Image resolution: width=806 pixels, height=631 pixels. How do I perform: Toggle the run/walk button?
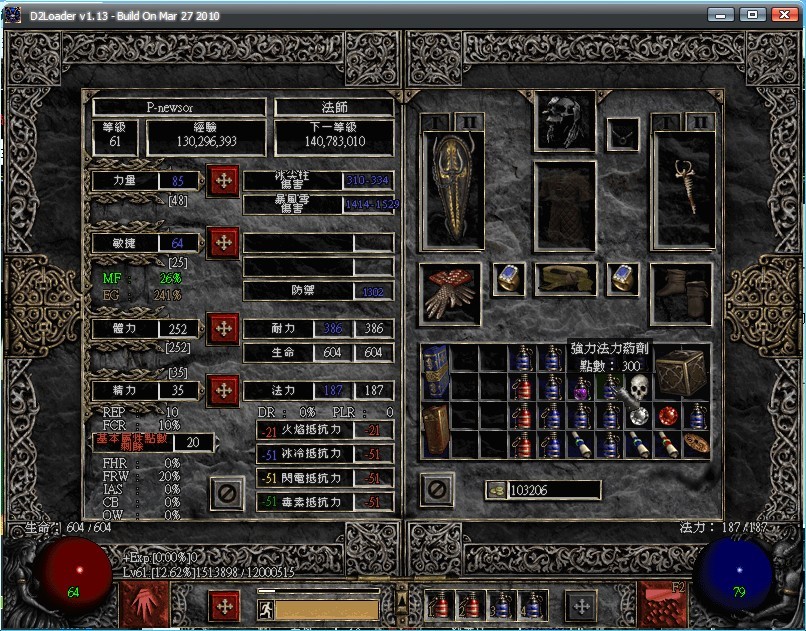click(265, 608)
